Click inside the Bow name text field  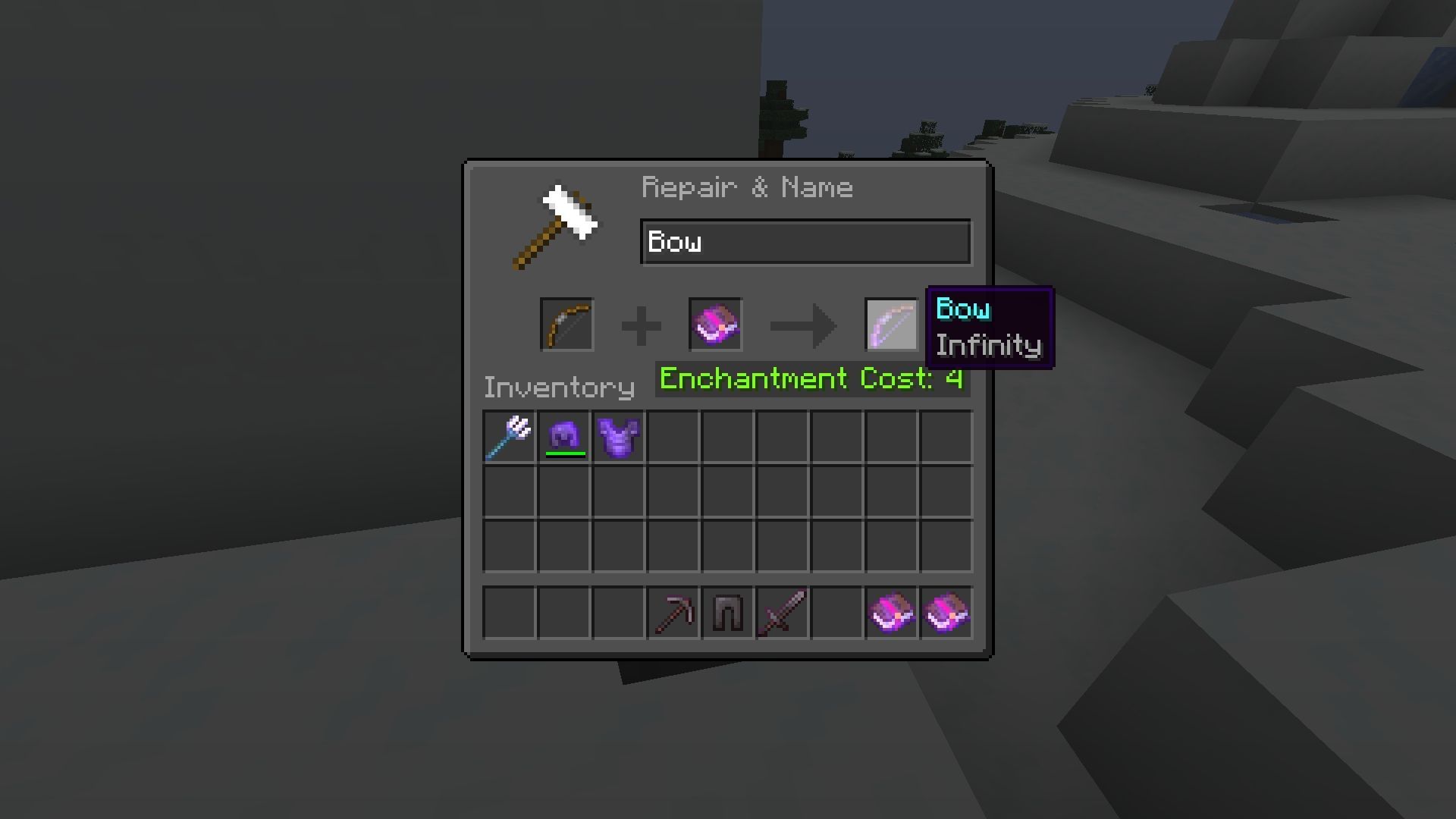point(805,242)
